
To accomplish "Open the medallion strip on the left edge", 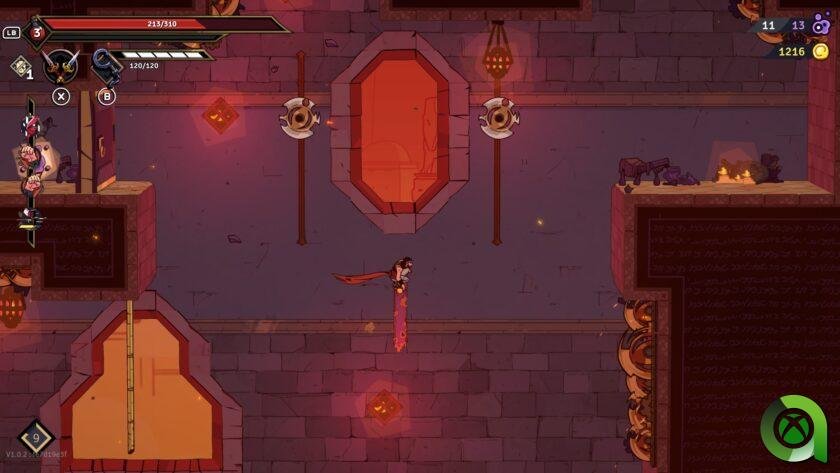I will click(31, 171).
